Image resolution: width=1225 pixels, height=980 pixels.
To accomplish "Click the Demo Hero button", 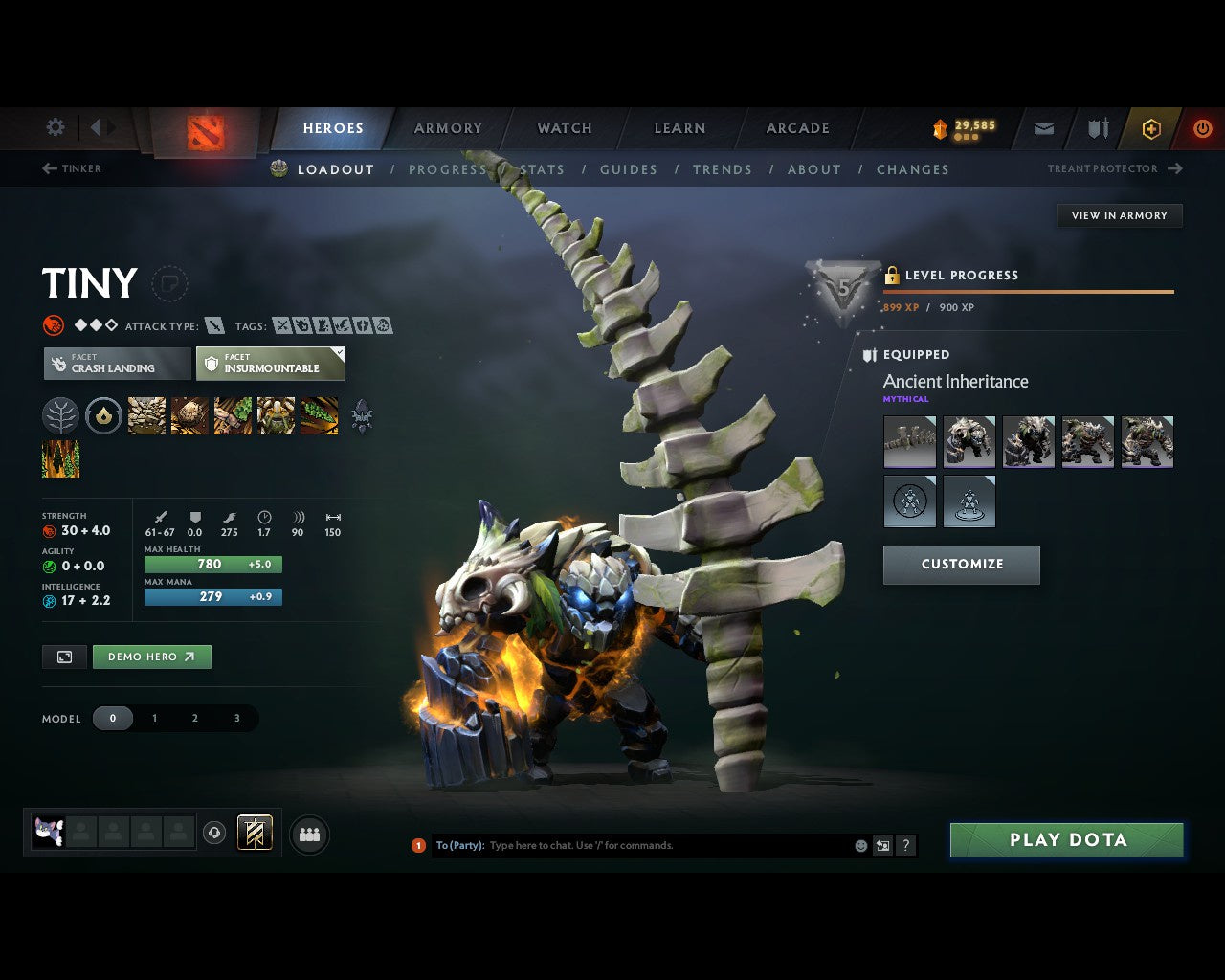I will (151, 657).
